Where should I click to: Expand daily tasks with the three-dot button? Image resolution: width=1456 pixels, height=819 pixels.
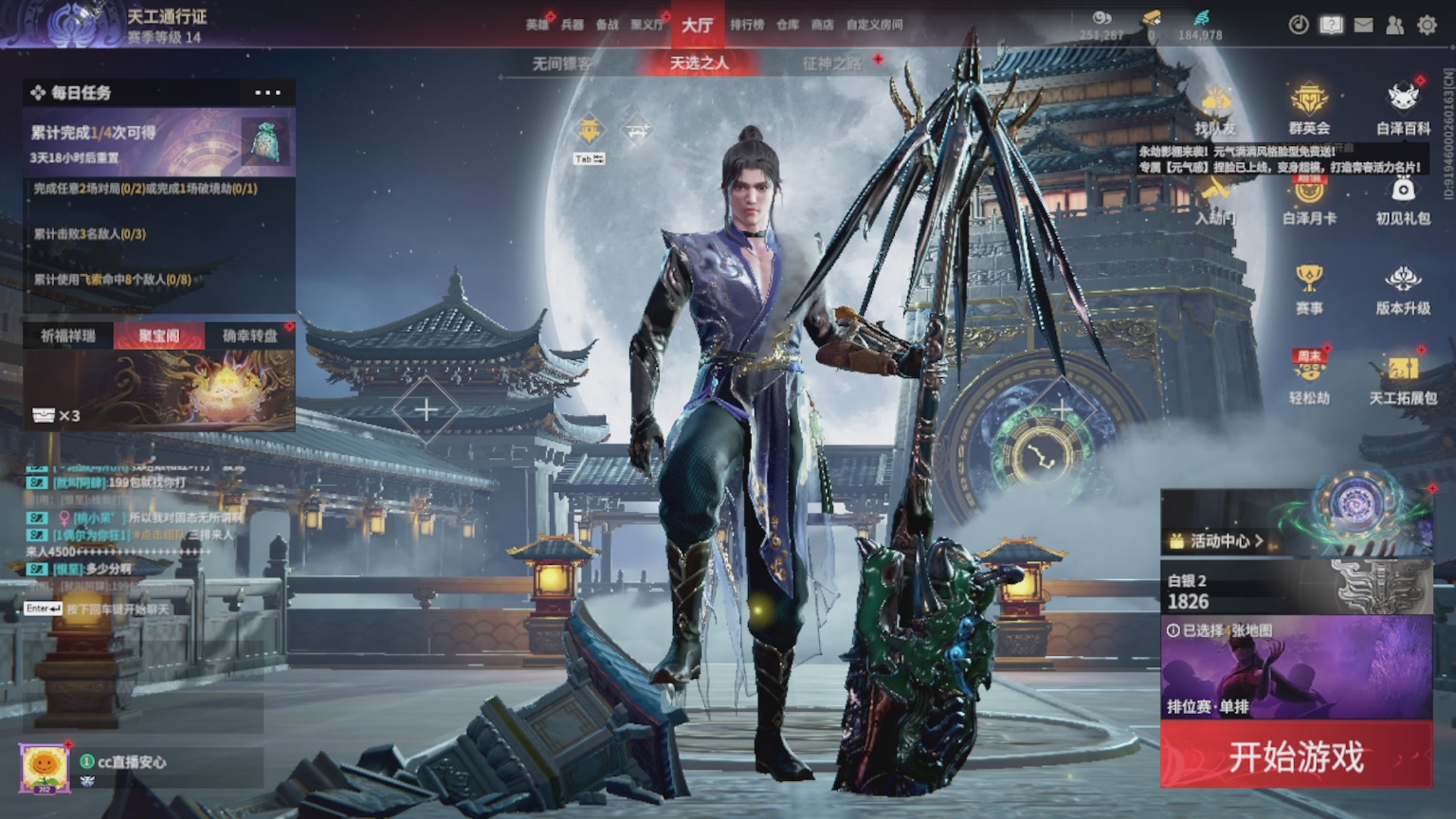[x=267, y=93]
